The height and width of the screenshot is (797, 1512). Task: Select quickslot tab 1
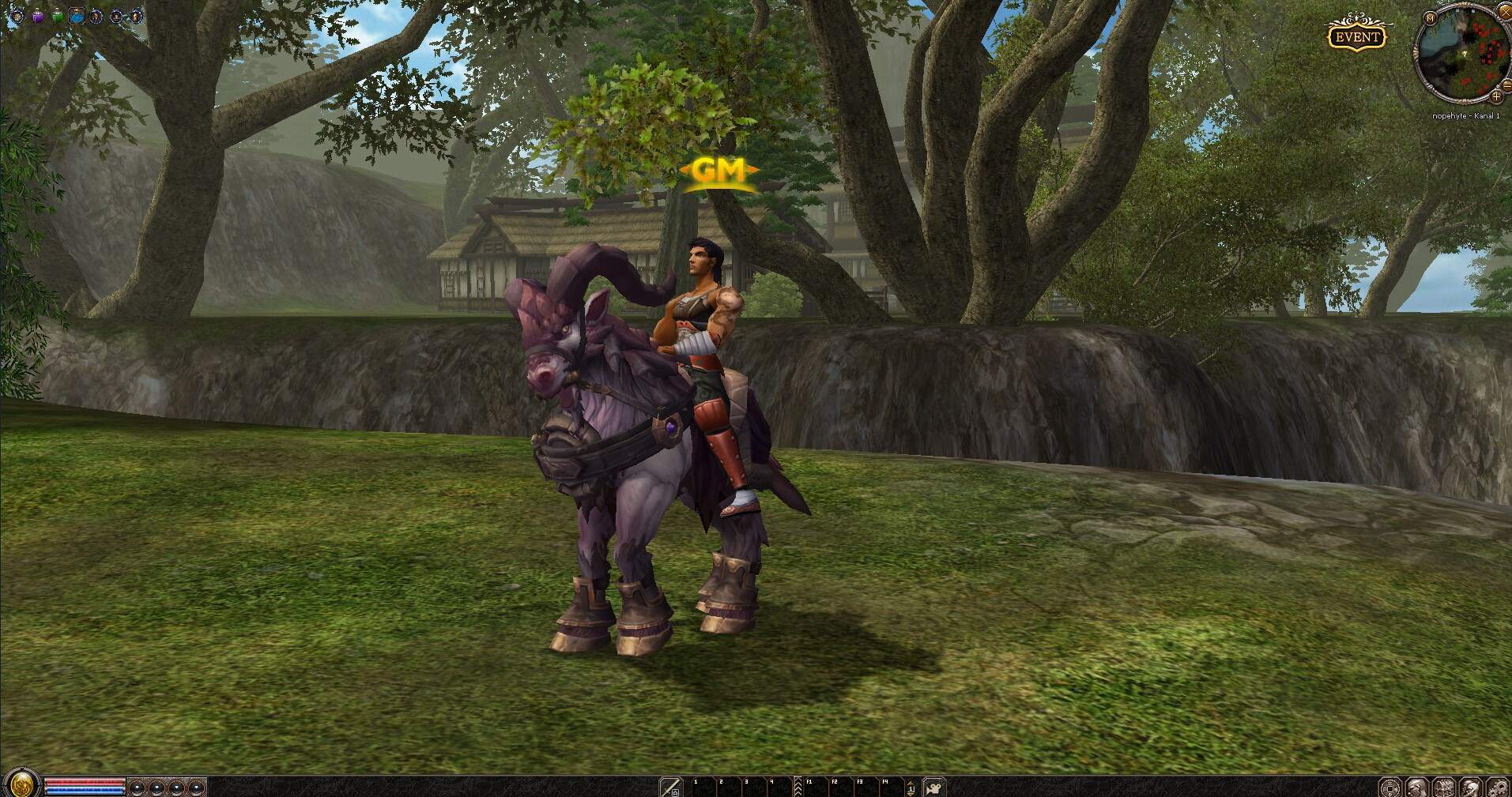[x=702, y=787]
